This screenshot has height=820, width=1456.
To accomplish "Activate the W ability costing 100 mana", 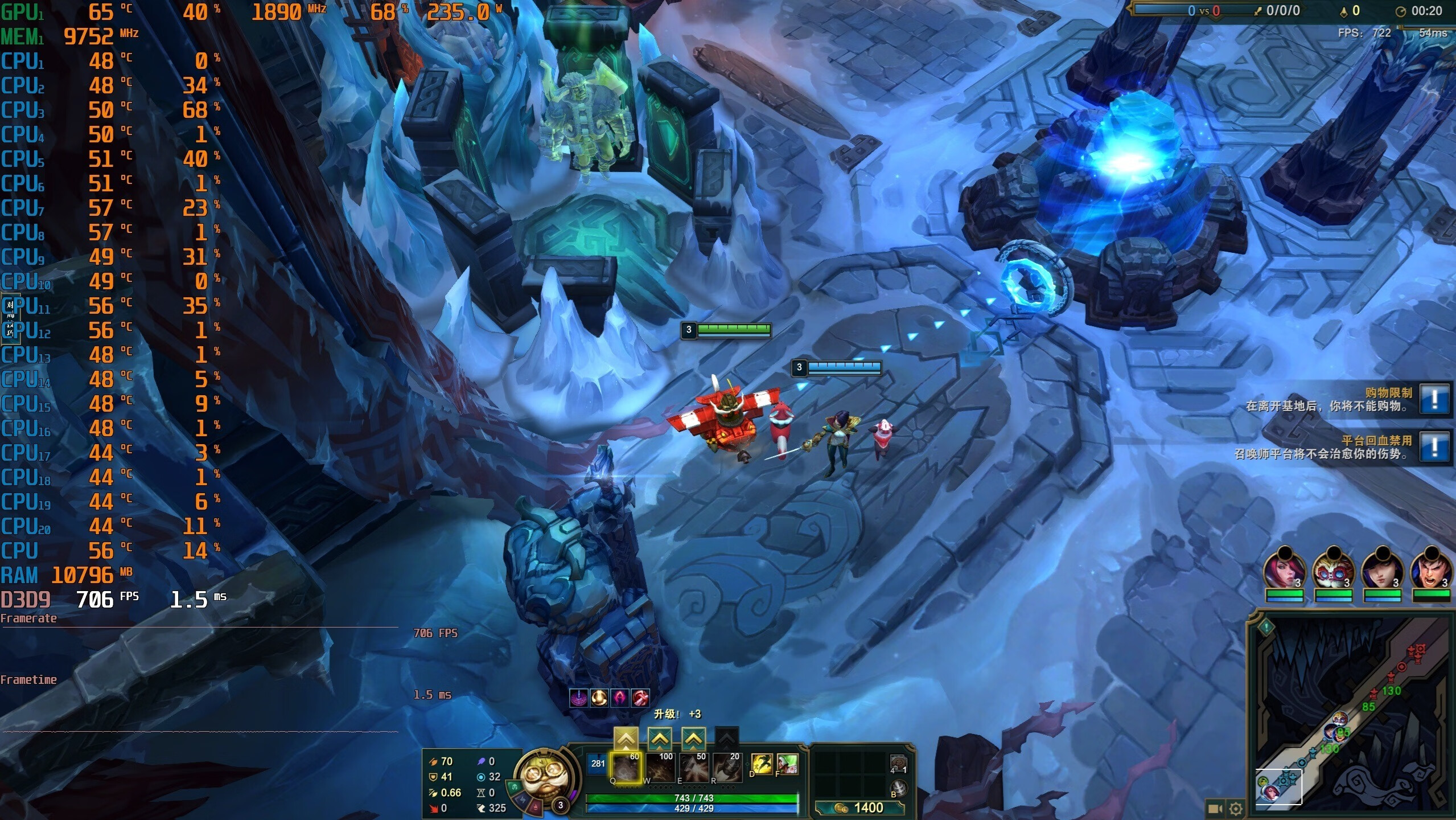I will [x=659, y=768].
